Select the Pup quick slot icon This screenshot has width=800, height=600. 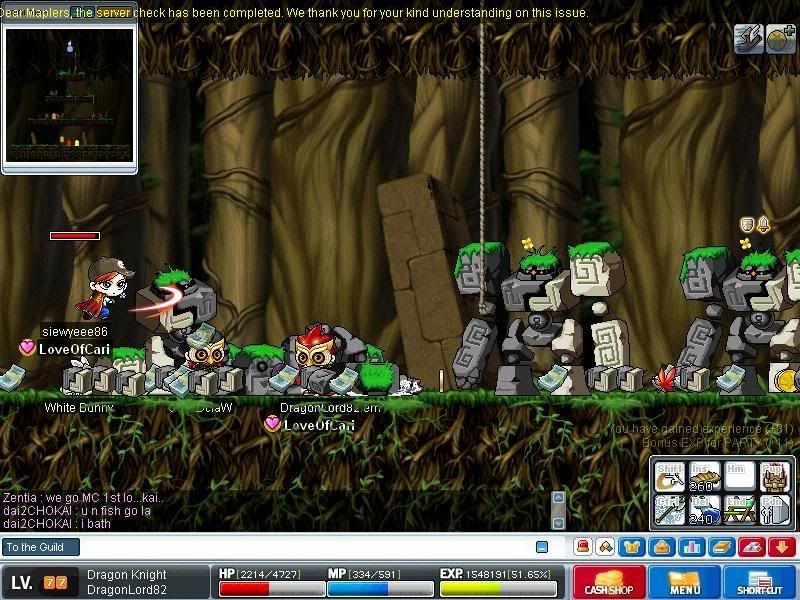[x=775, y=477]
